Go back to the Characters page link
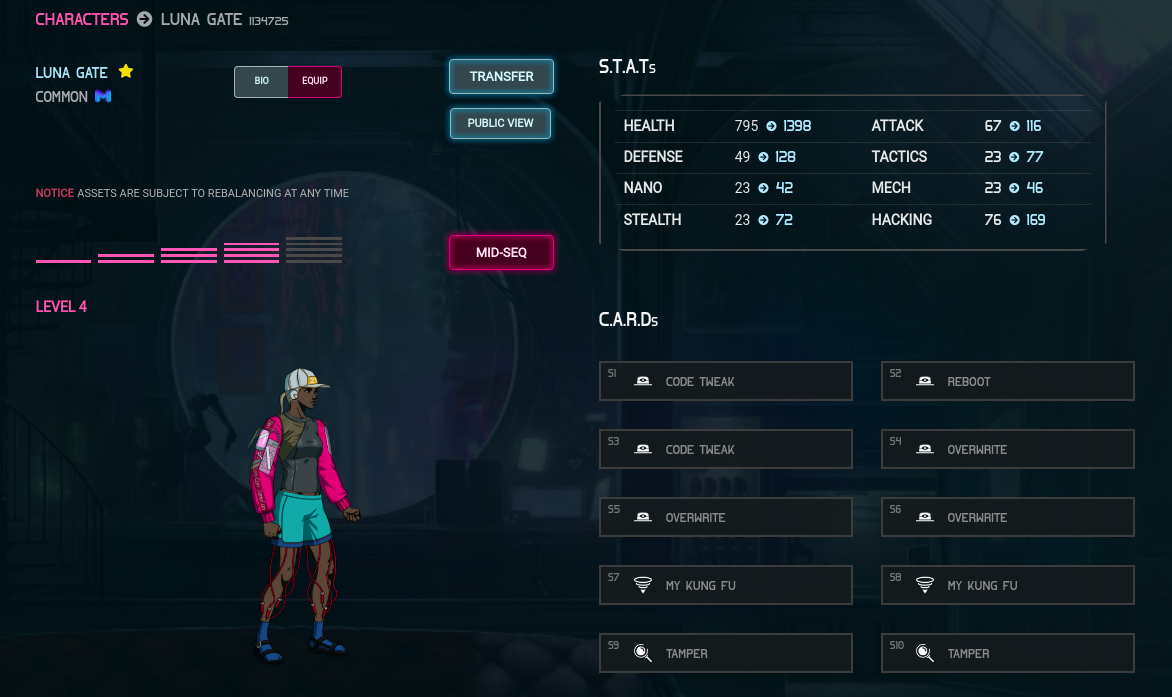Screen dimensions: 1172x697 click(82, 19)
